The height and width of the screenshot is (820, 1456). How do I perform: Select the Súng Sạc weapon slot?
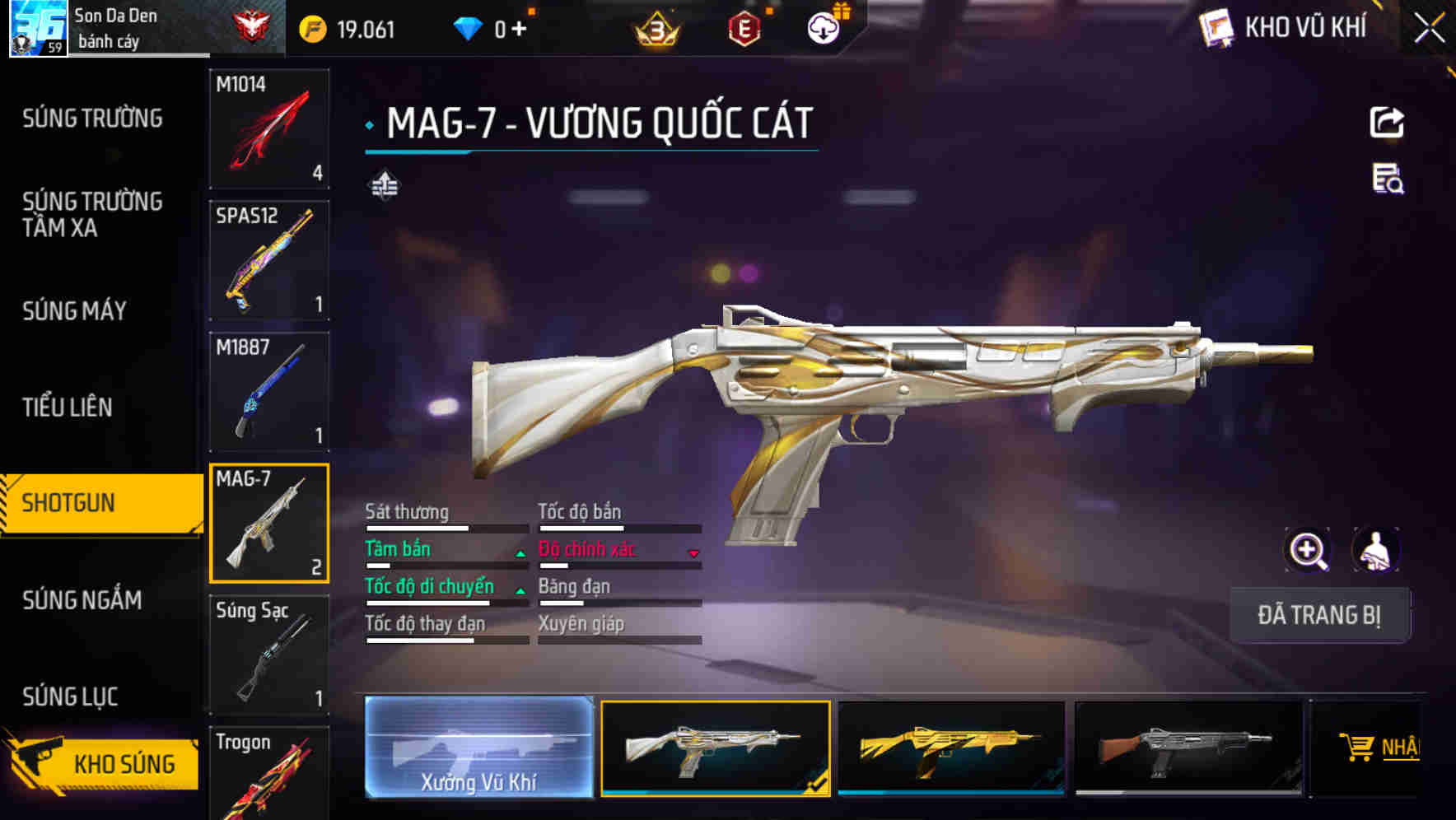pyautogui.click(x=269, y=655)
